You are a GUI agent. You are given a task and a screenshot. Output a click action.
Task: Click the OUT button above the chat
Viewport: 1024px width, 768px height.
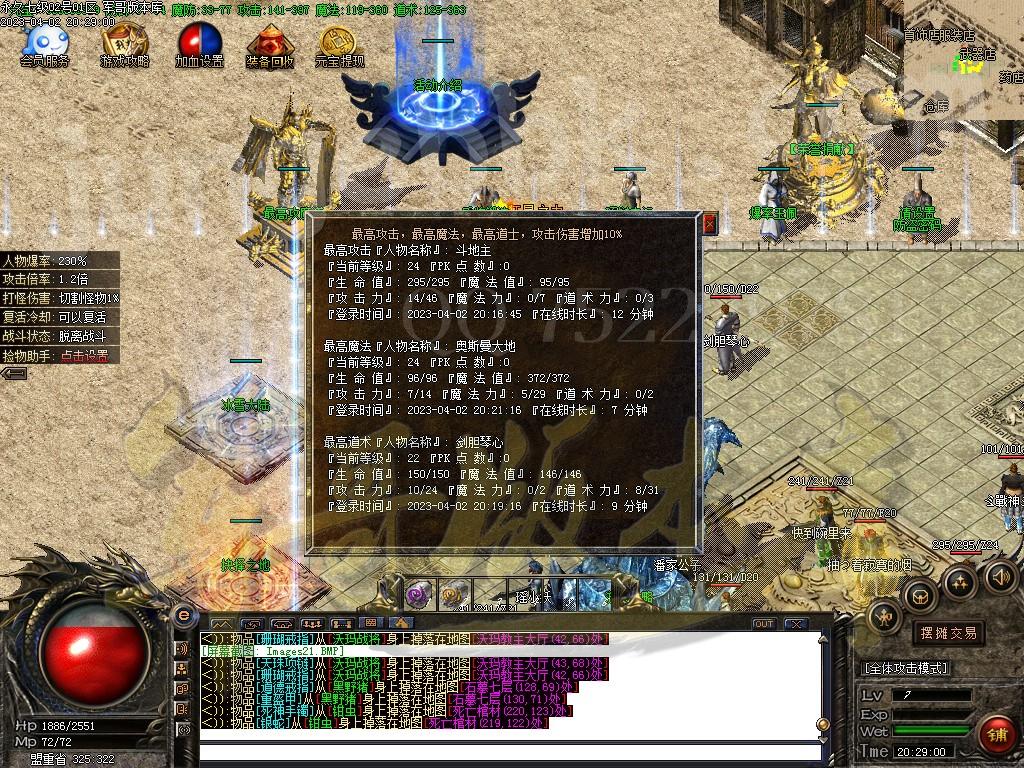[764, 624]
